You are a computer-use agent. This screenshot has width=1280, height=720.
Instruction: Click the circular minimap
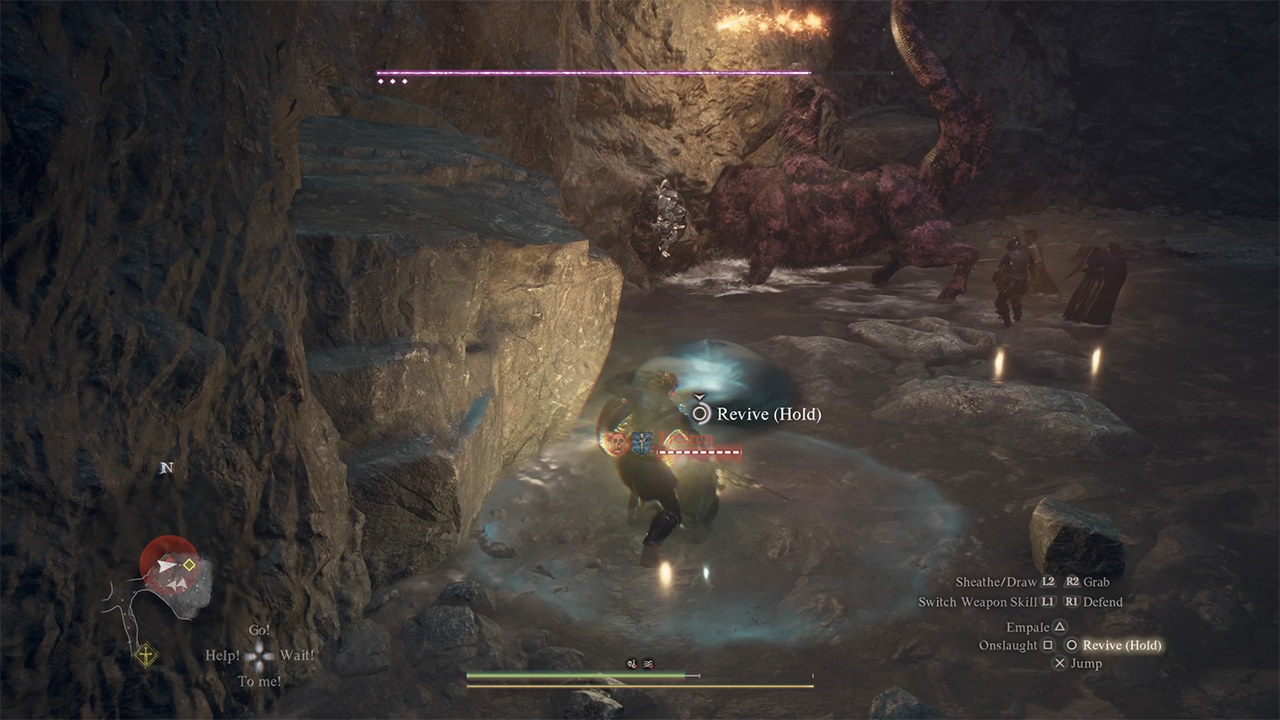170,566
